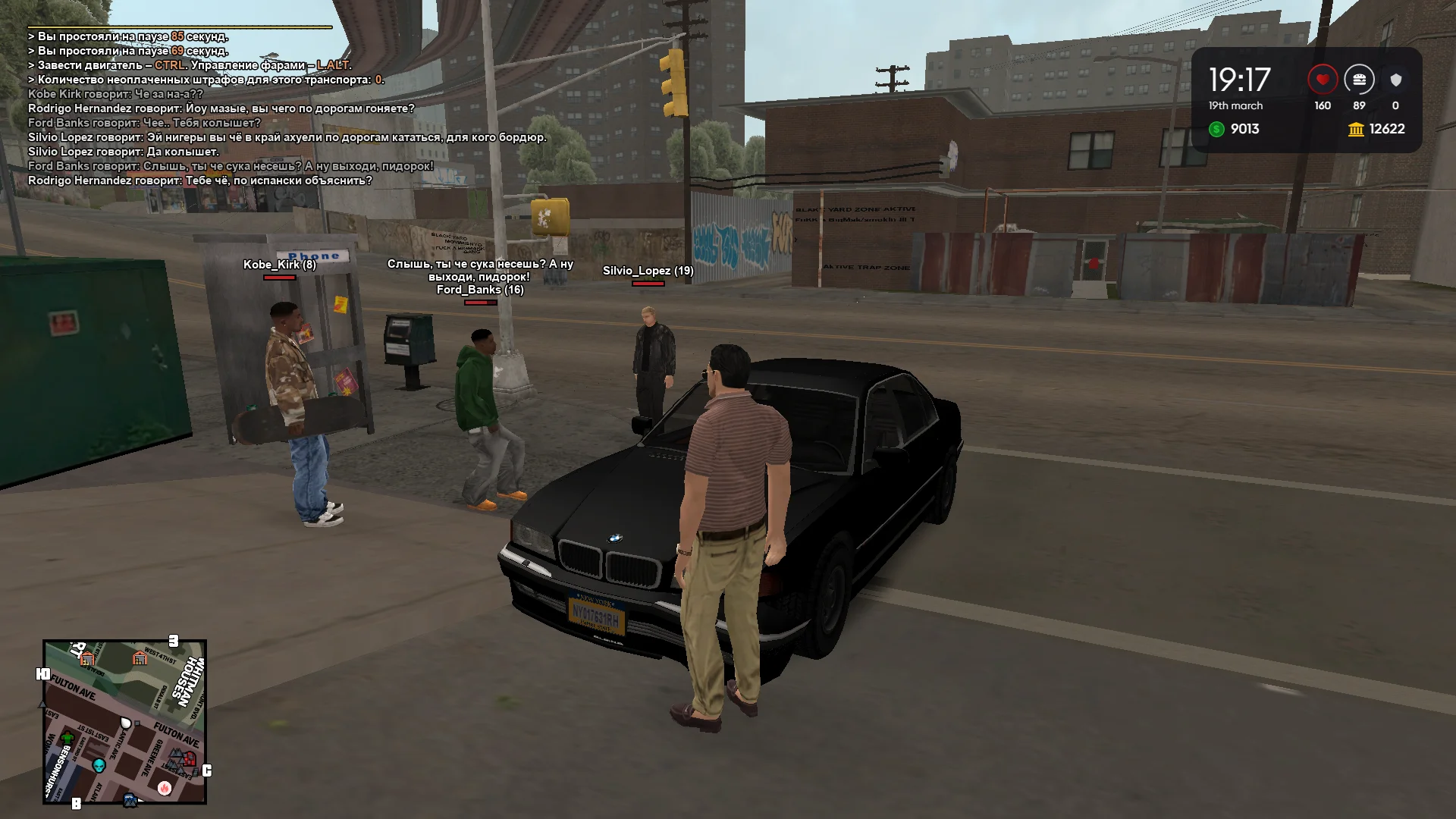Viewport: 1456px width, 819px height.
Task: Click Rodrigo Hernandez's last chat message
Action: (200, 180)
